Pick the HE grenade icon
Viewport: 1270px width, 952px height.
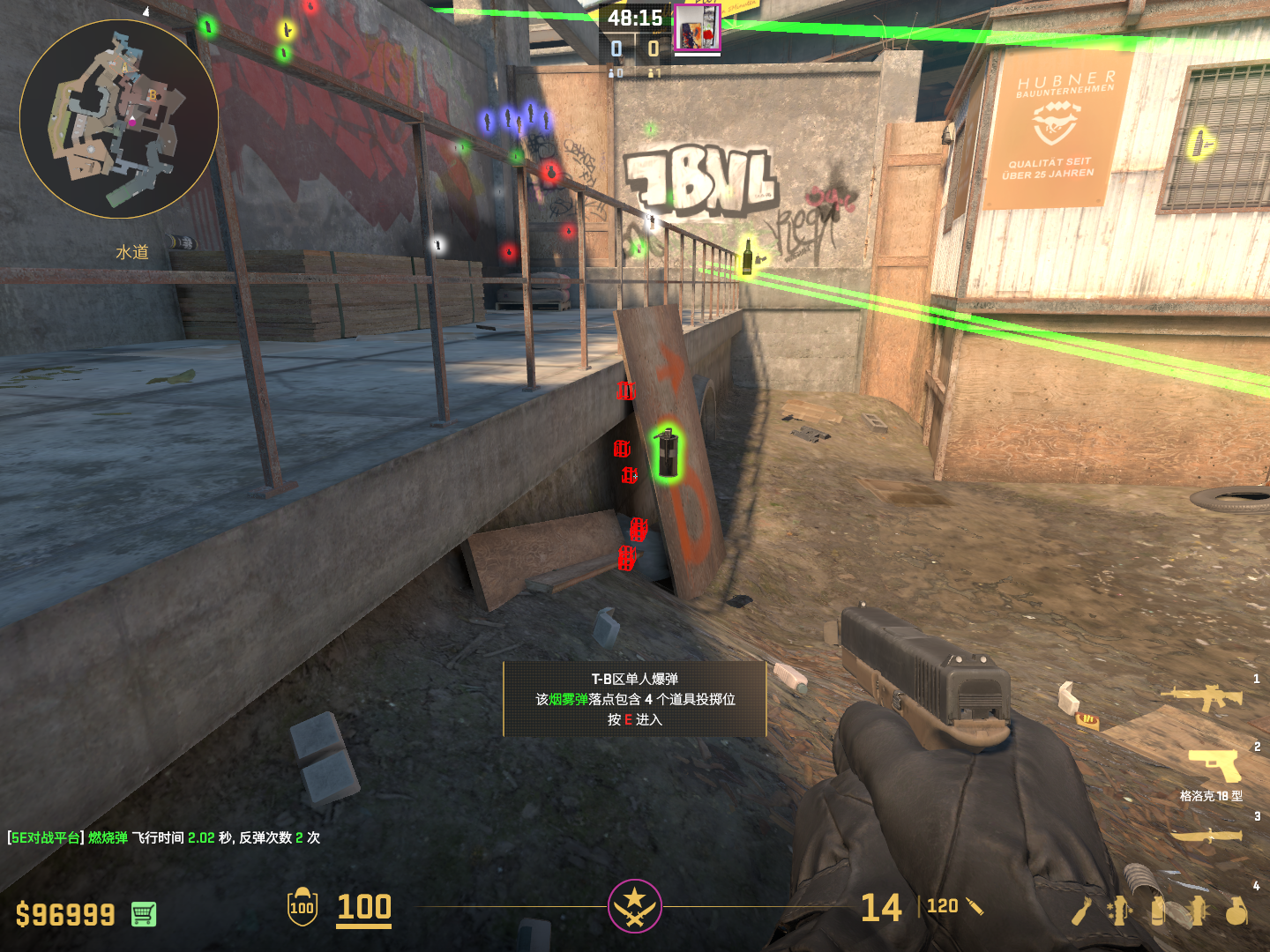click(x=1236, y=911)
